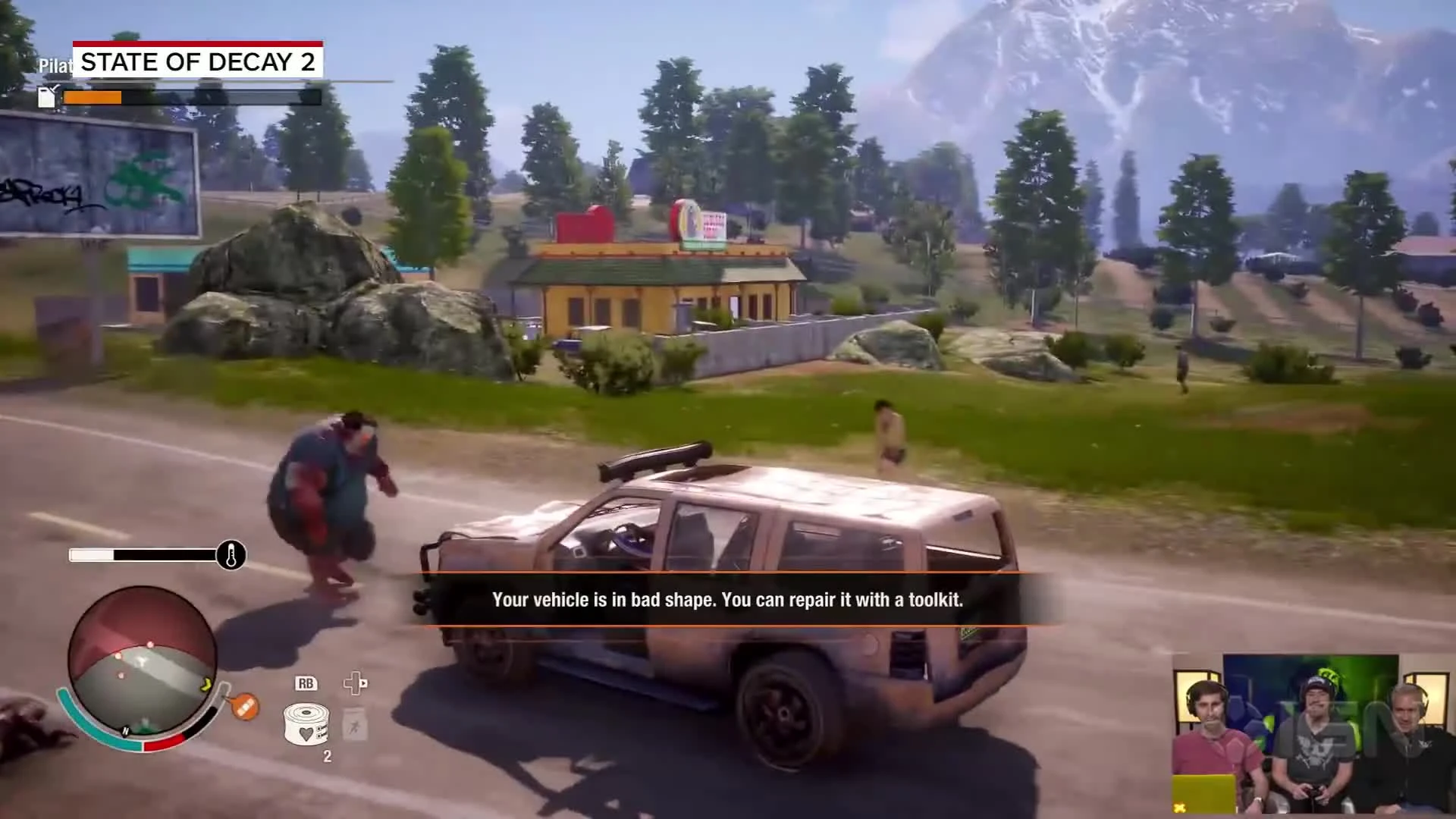Select the fuel can icon
This screenshot has height=819, width=1456.
(x=48, y=98)
